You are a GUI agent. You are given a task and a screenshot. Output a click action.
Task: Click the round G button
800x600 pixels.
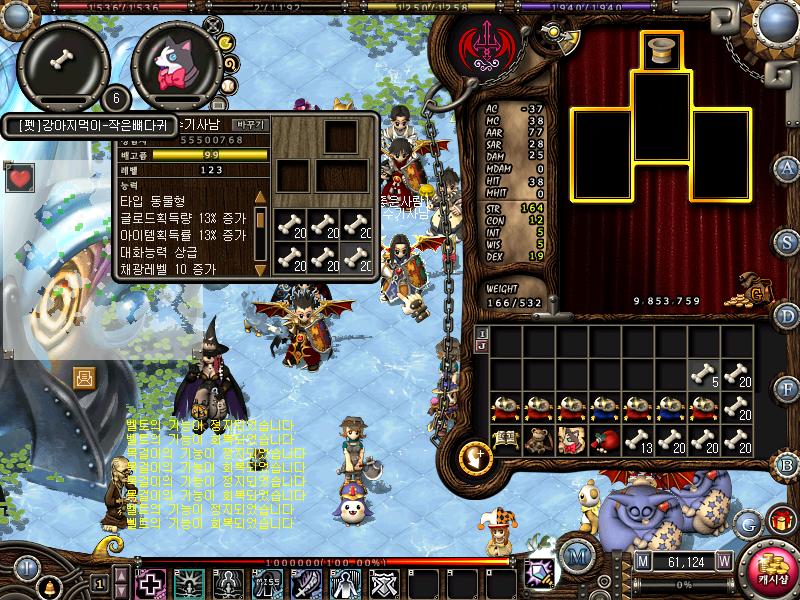(x=747, y=523)
